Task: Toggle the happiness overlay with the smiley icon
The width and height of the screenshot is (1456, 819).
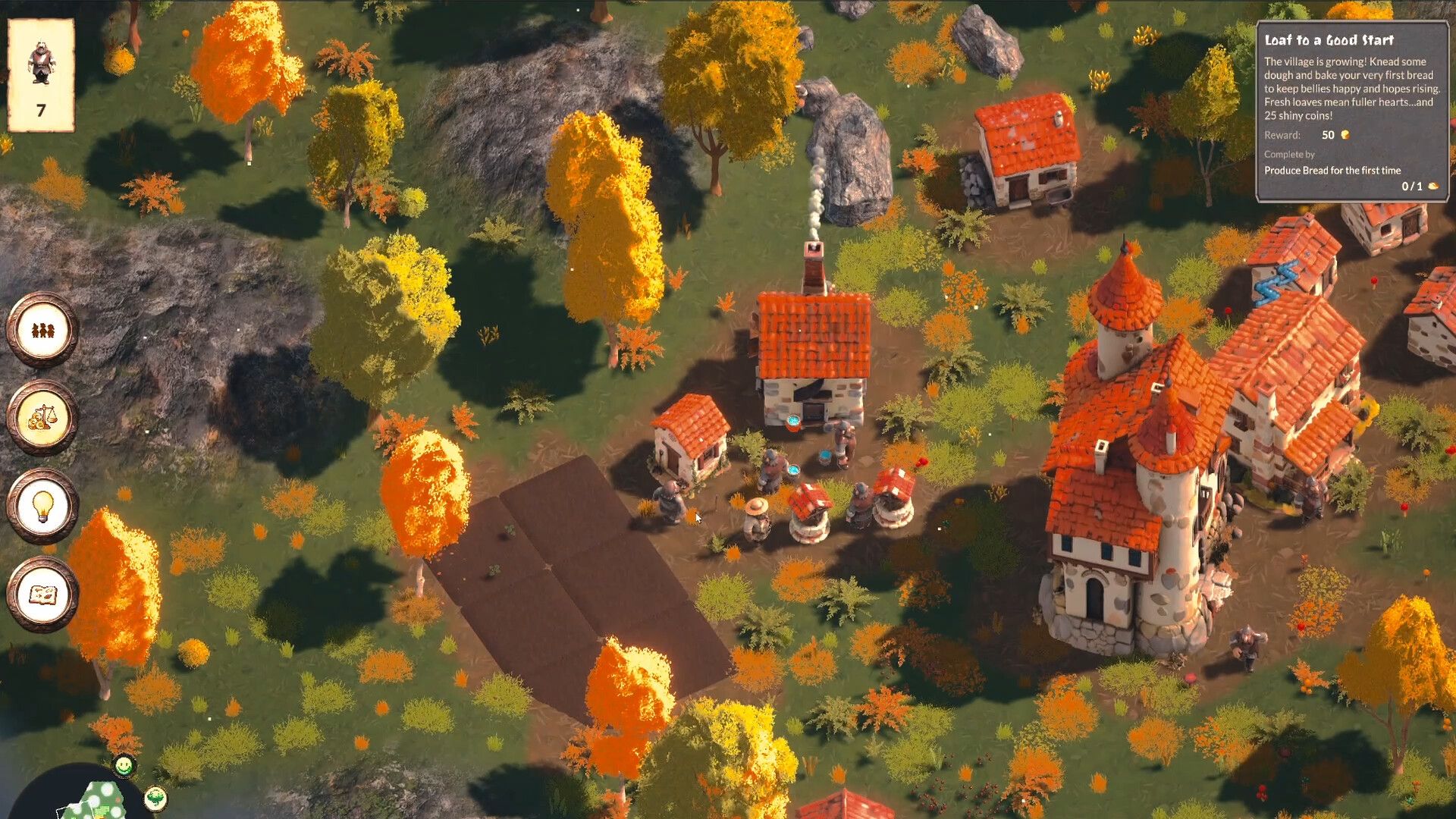Action: tap(123, 767)
